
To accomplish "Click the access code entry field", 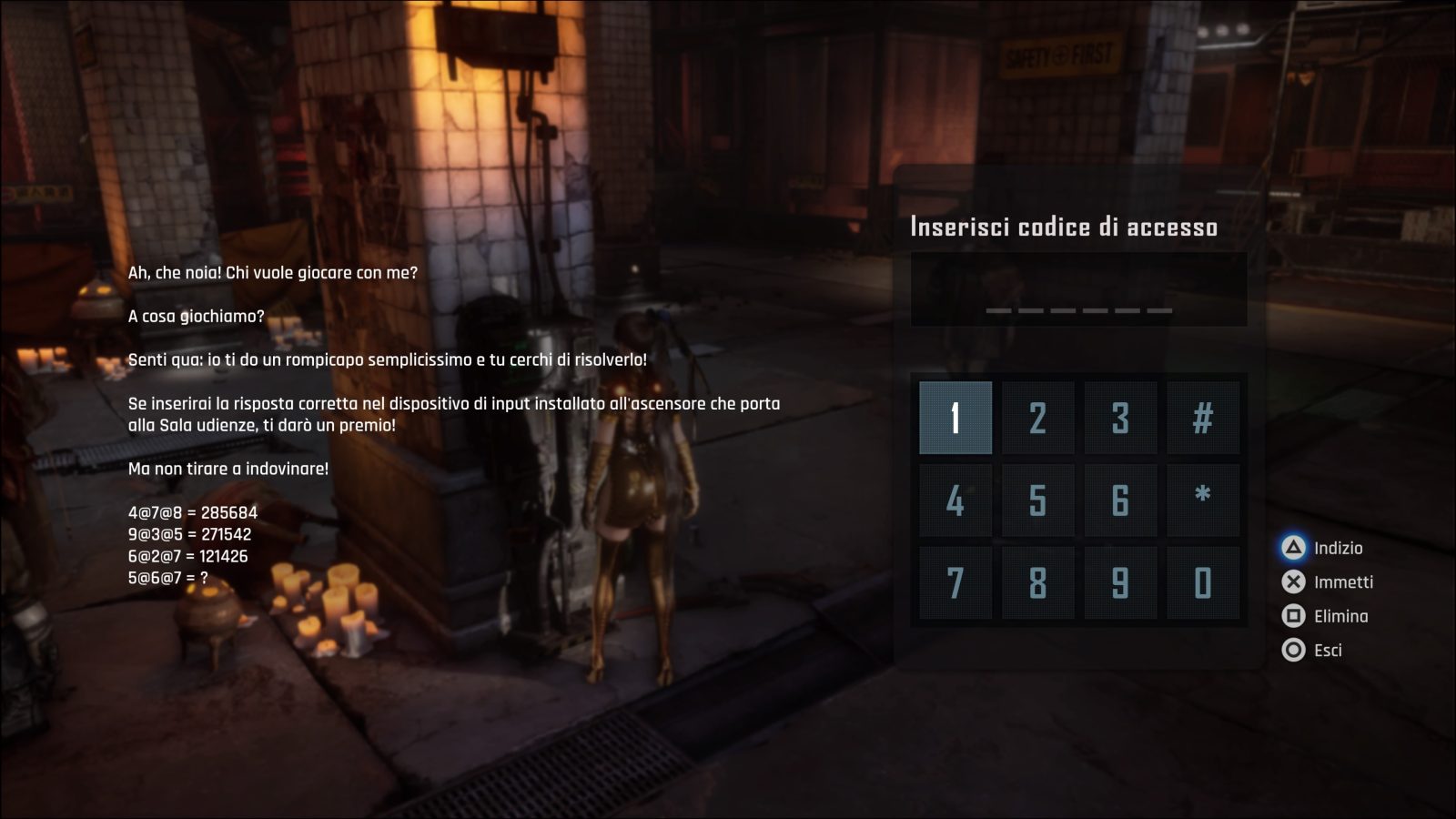I will [x=1078, y=289].
